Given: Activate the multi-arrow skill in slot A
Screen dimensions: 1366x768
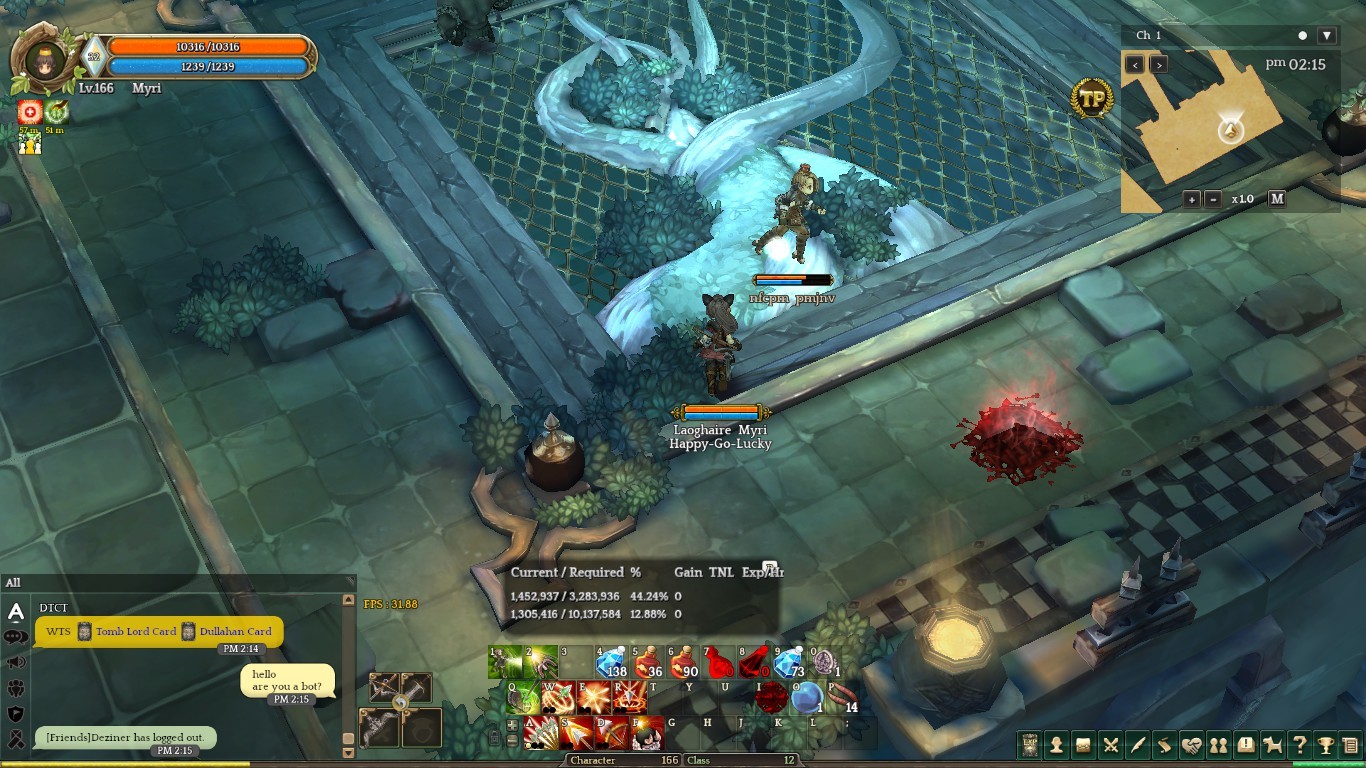Looking at the screenshot, I should (541, 732).
